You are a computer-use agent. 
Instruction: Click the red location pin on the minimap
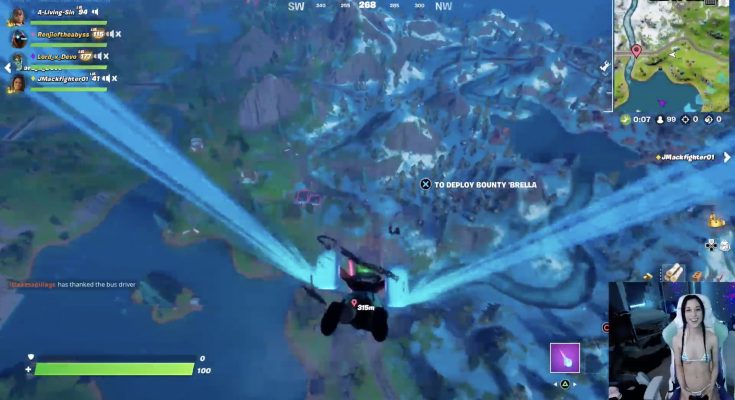click(x=636, y=50)
